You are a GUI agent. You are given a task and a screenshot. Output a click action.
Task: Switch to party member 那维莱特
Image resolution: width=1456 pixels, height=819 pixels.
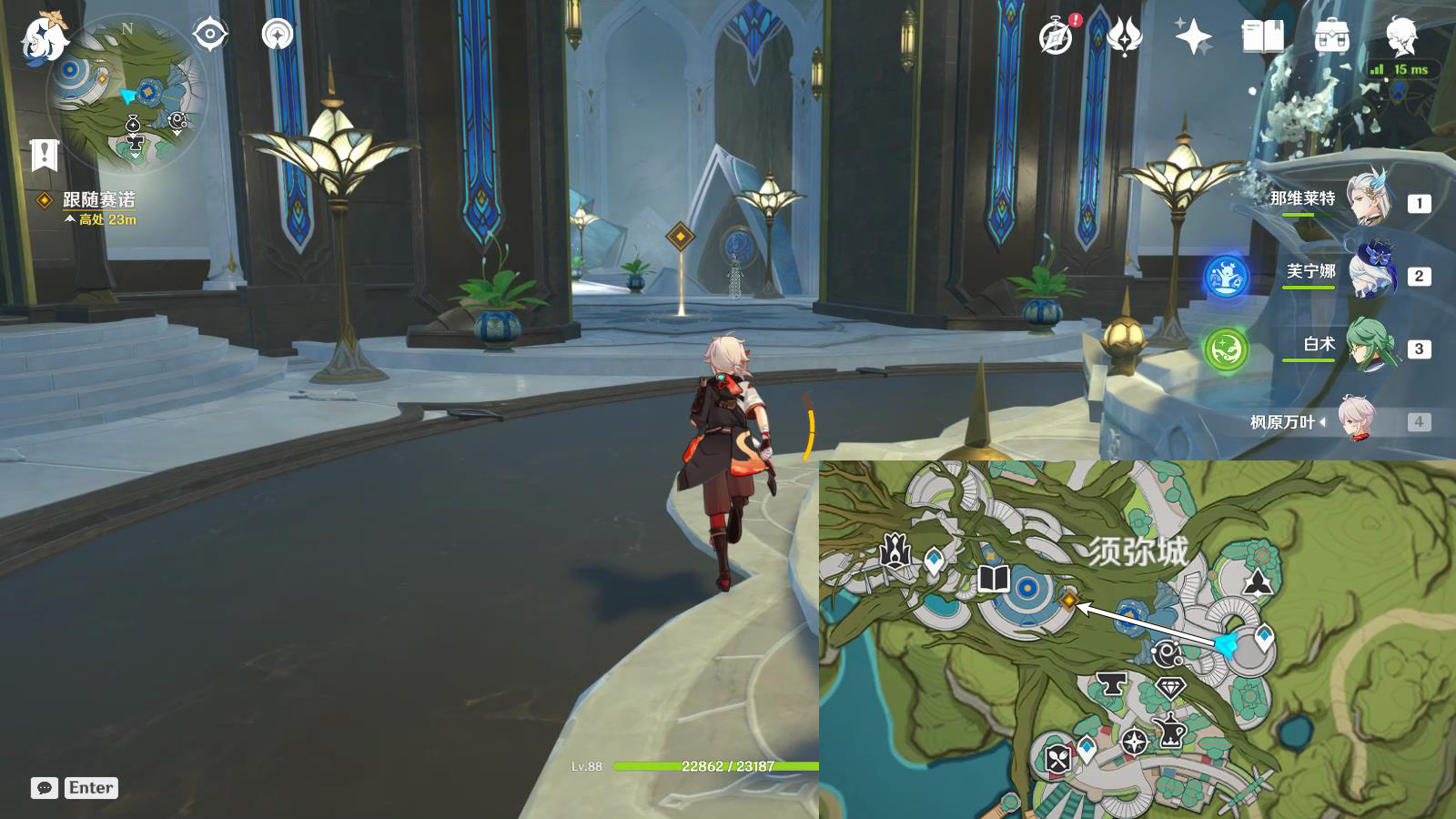click(1369, 198)
